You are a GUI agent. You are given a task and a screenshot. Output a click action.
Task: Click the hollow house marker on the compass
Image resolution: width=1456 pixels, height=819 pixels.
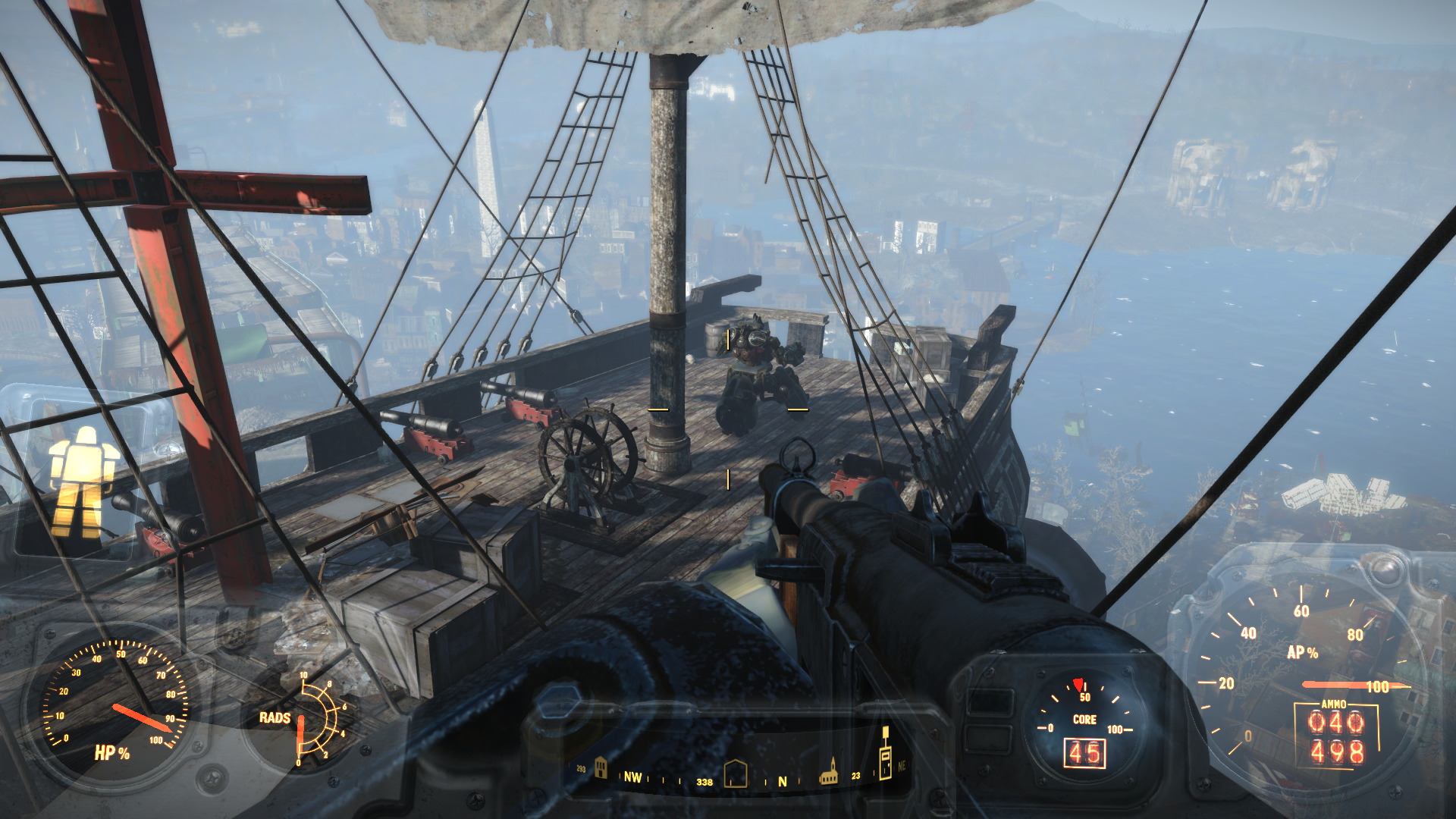pos(736,773)
